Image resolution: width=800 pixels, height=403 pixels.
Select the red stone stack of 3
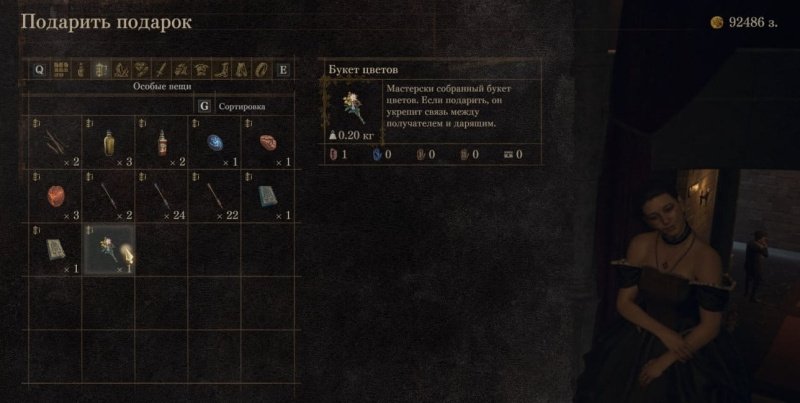point(53,197)
